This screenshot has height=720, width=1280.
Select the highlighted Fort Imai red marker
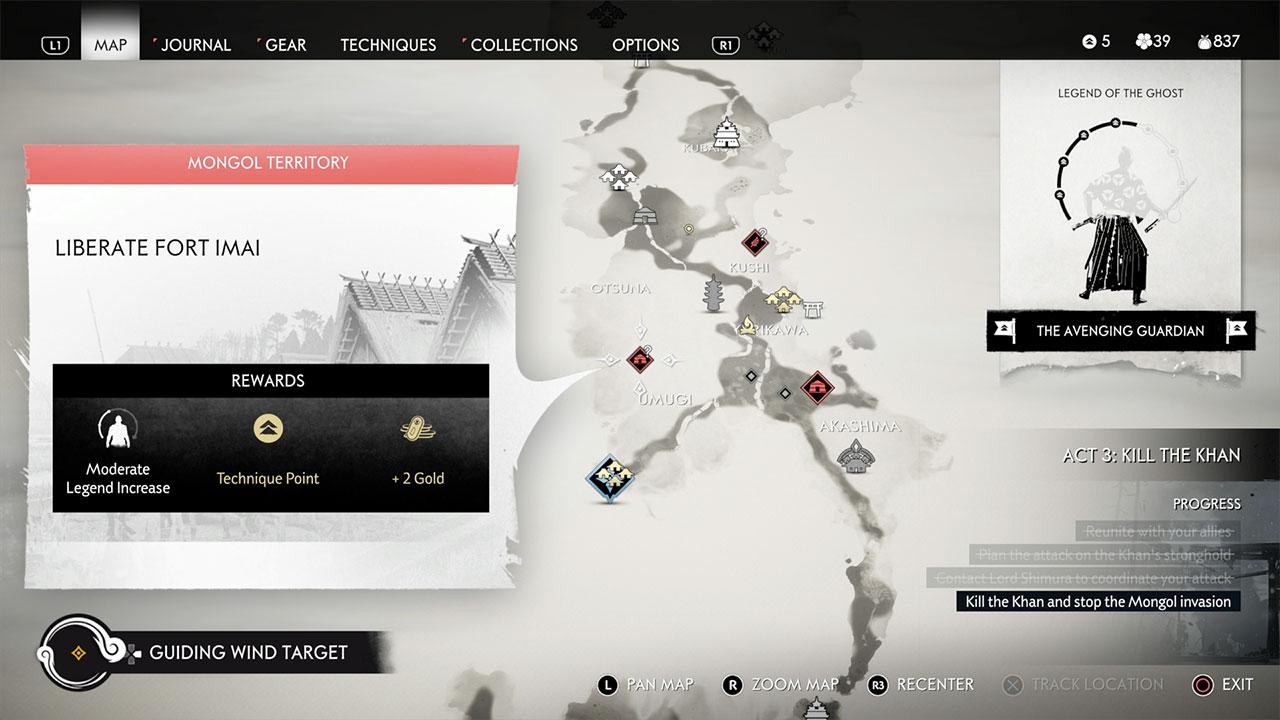[640, 359]
